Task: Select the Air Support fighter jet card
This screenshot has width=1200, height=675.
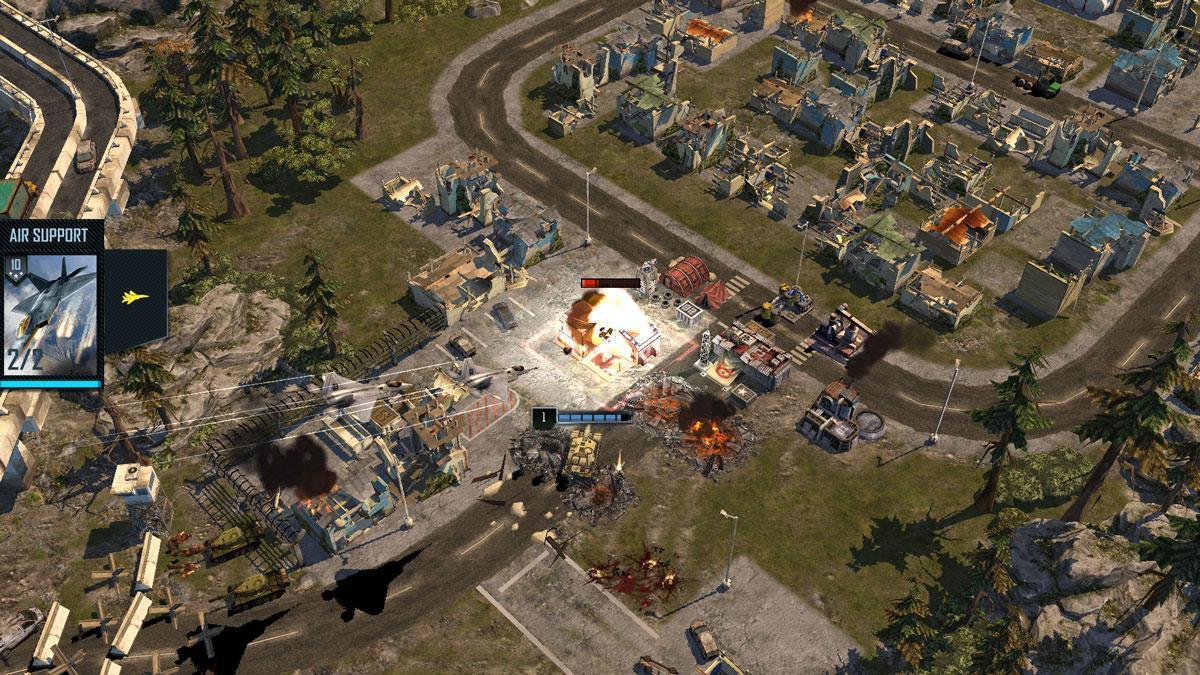Action: click(x=52, y=312)
